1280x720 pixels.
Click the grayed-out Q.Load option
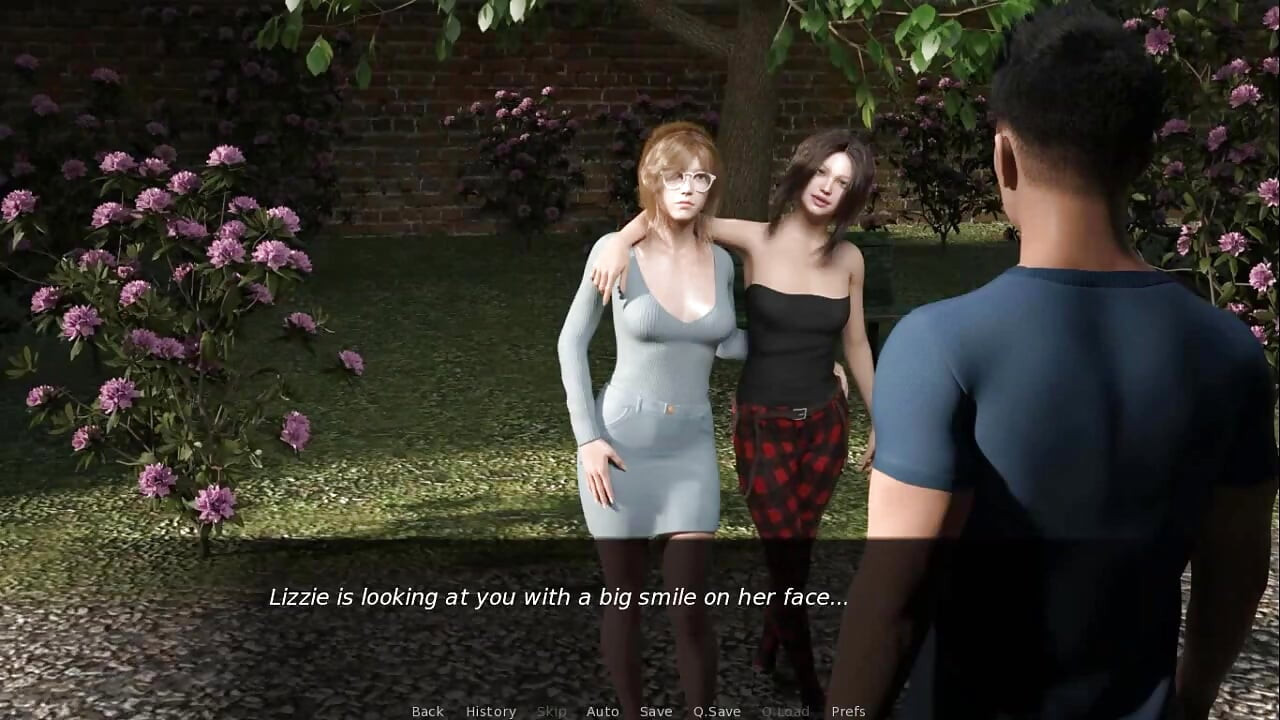[786, 711]
